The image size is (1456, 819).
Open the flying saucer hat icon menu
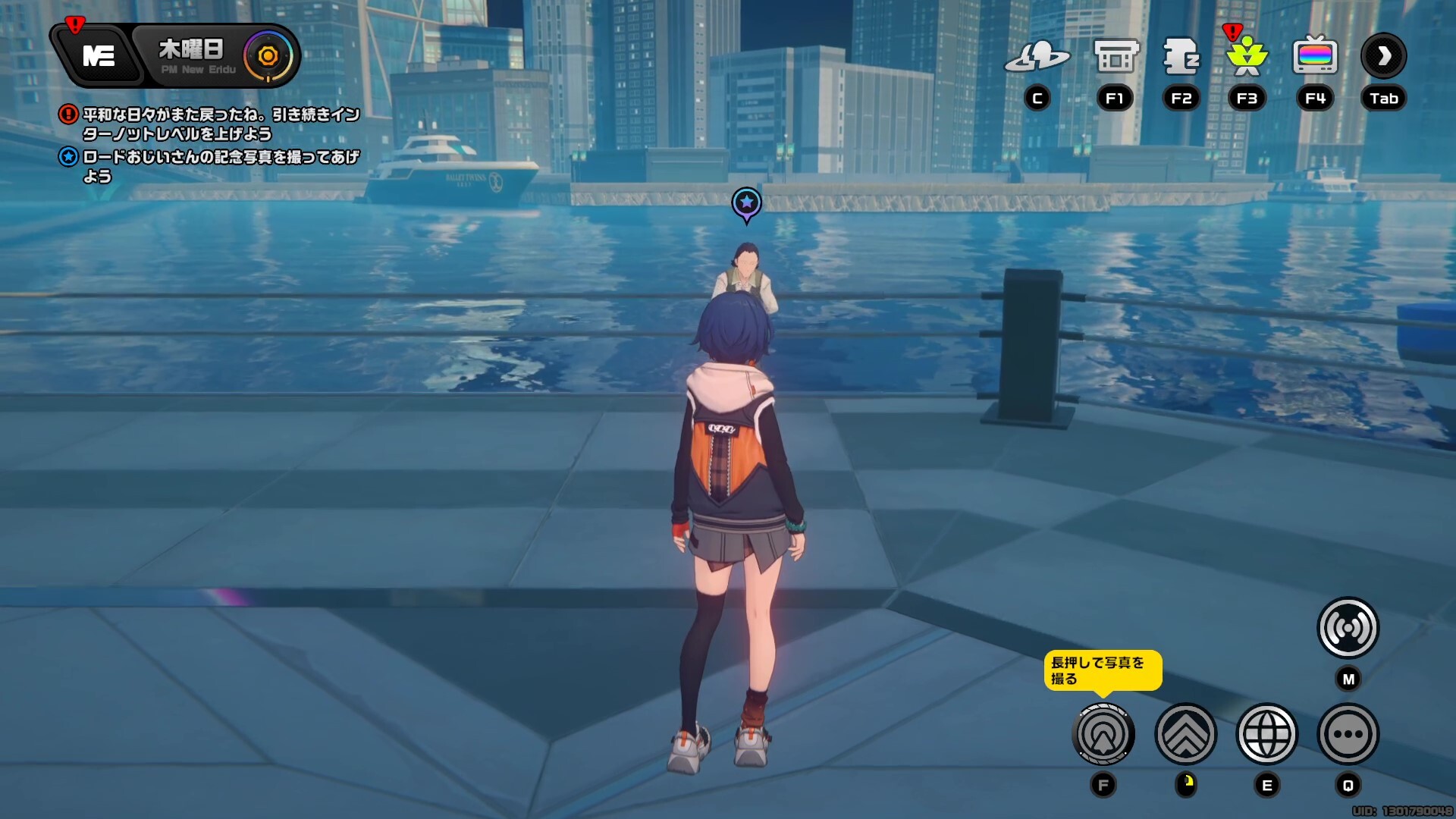tap(1037, 56)
